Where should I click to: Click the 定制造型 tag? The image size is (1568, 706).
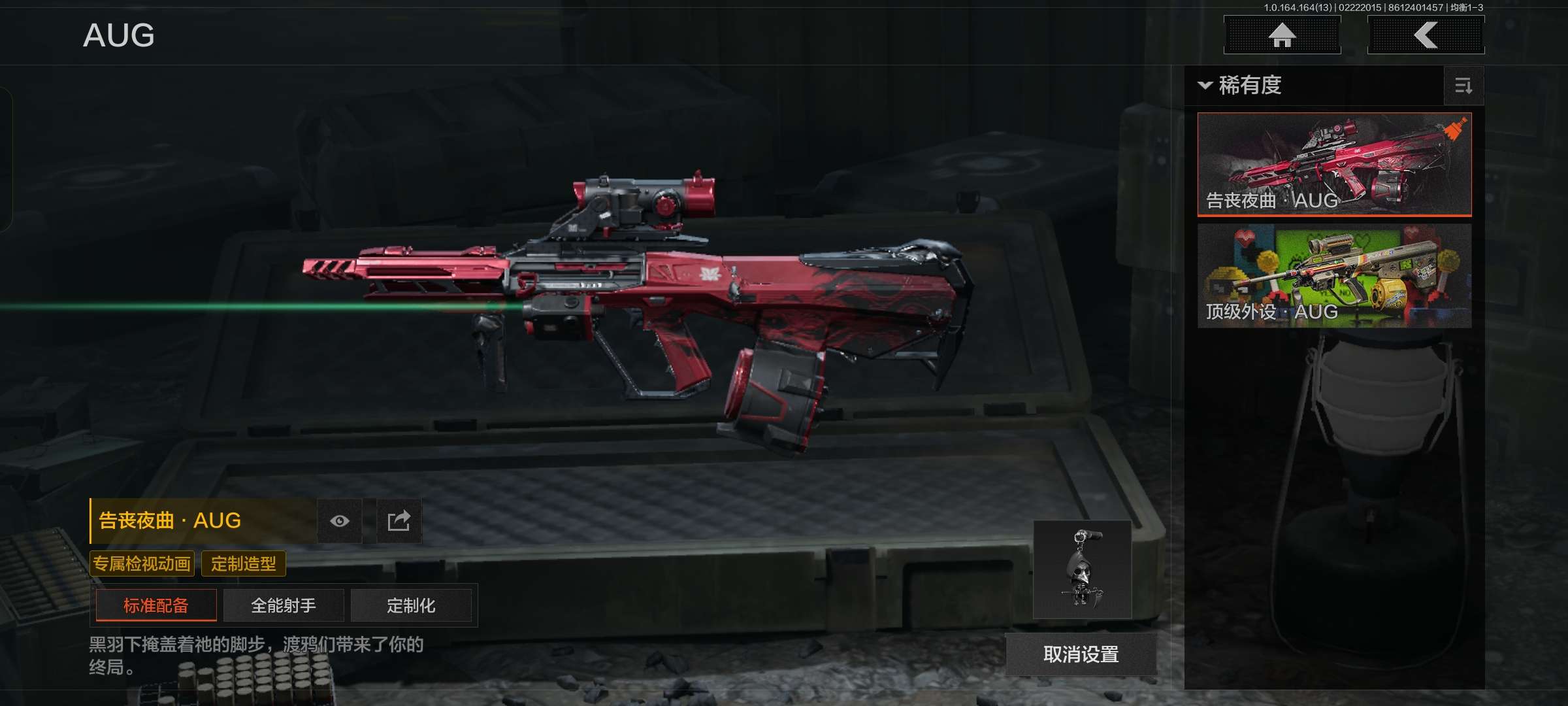(x=244, y=563)
